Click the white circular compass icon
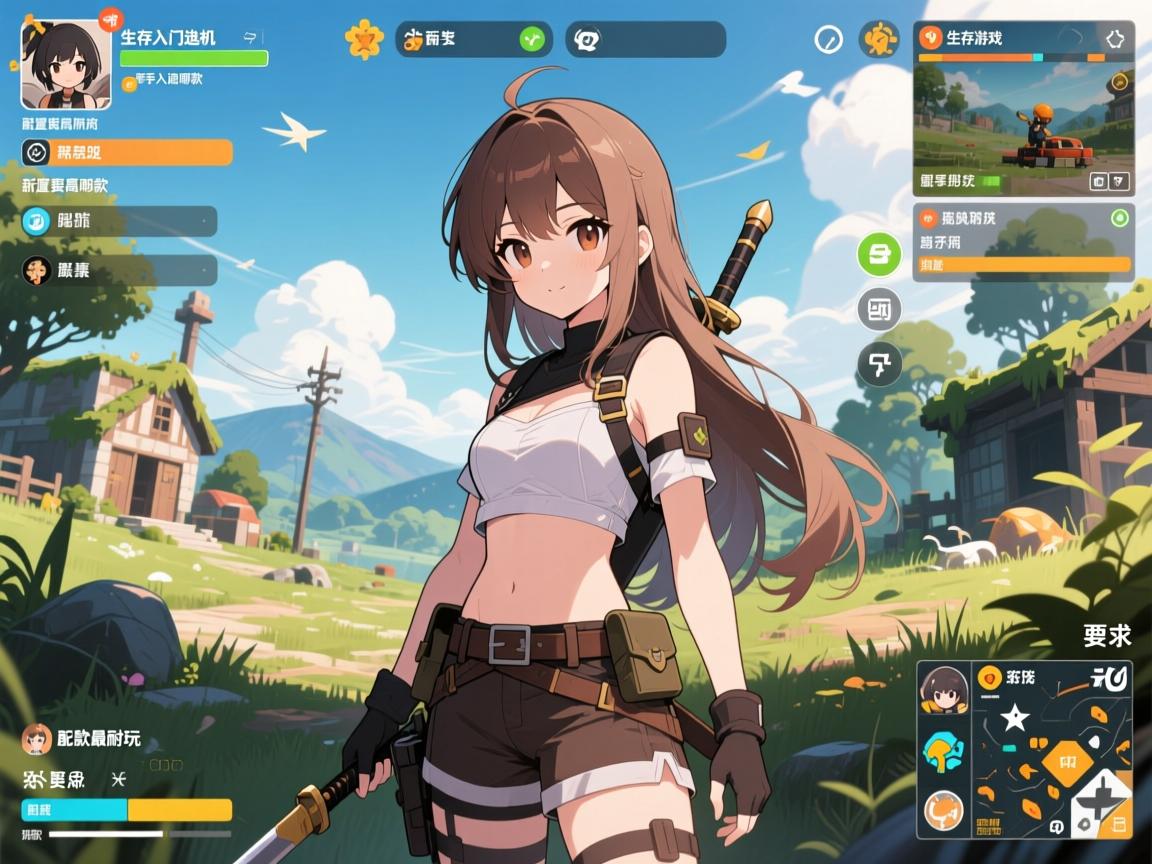The width and height of the screenshot is (1152, 864). tap(829, 40)
